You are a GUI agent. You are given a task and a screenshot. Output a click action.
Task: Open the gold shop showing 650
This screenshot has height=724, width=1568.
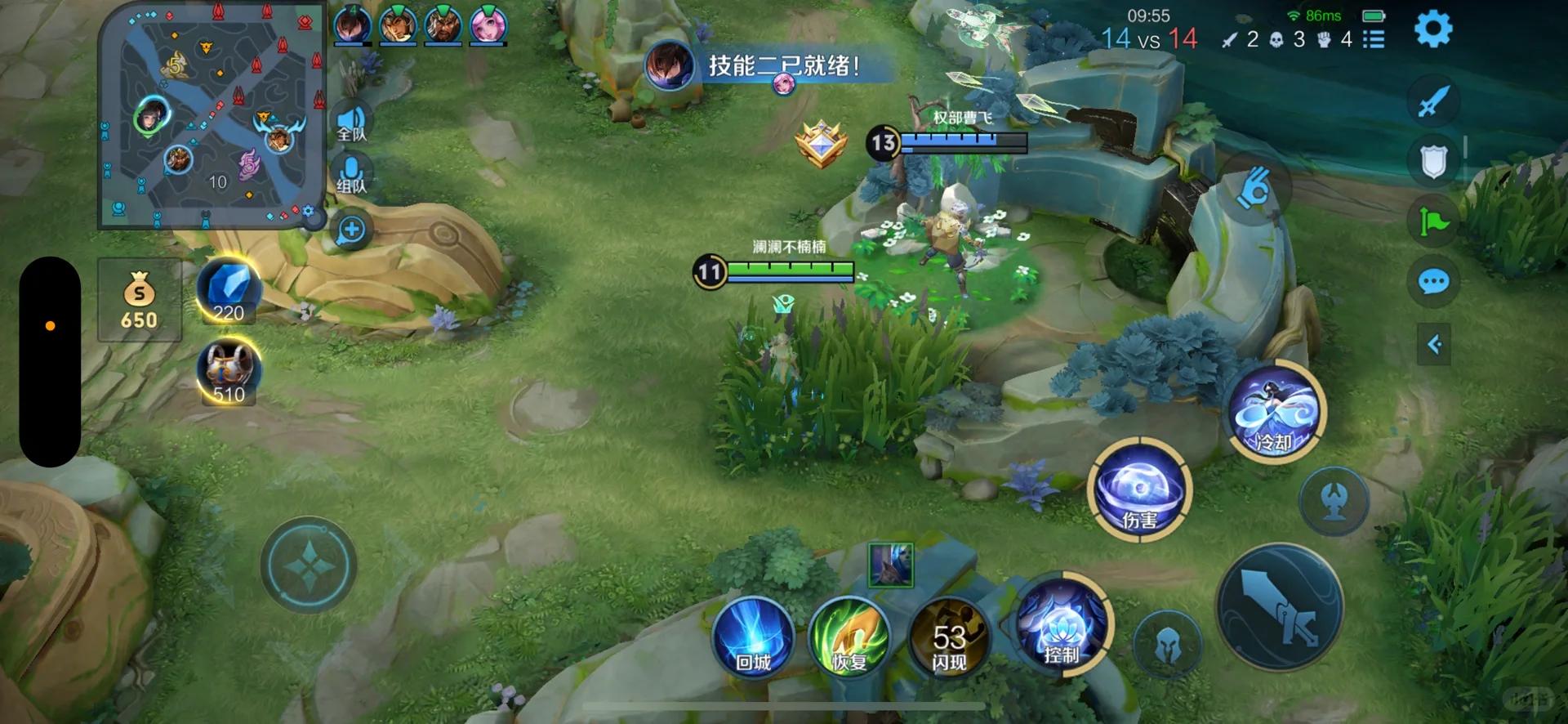[139, 300]
